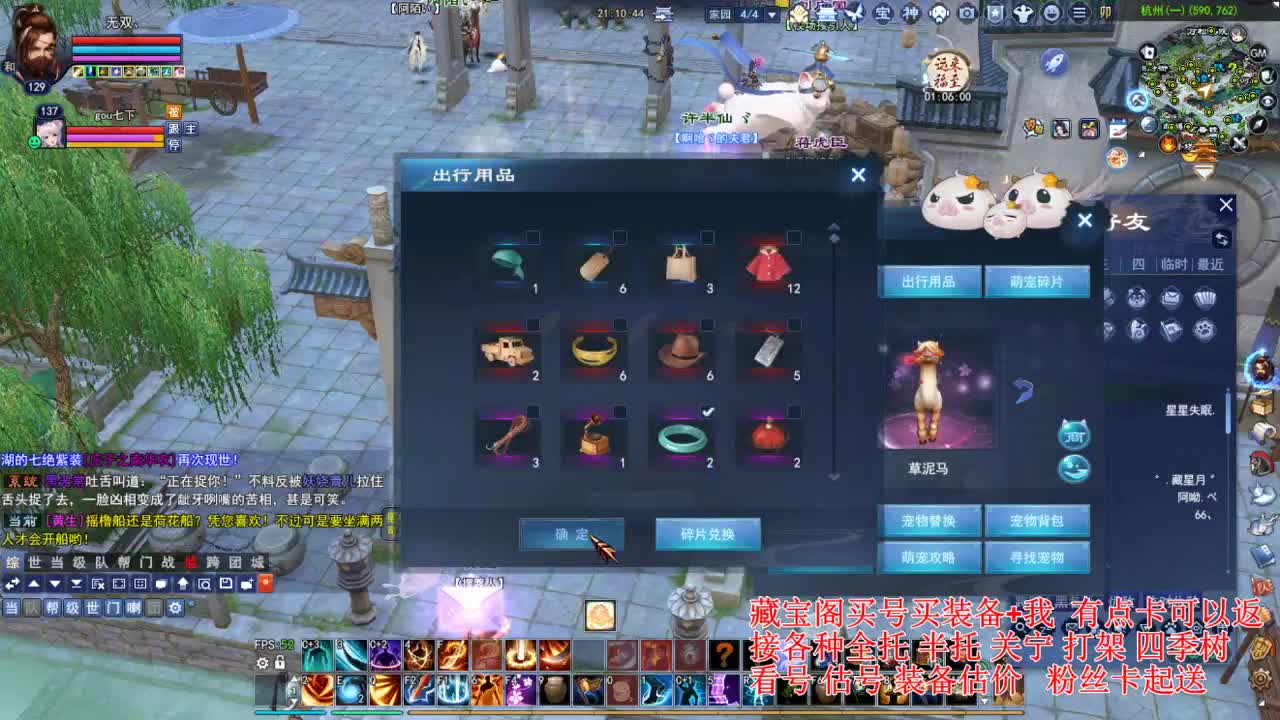Click the paw icon in the friends panel
1280x720 pixels.
pyautogui.click(x=1205, y=330)
